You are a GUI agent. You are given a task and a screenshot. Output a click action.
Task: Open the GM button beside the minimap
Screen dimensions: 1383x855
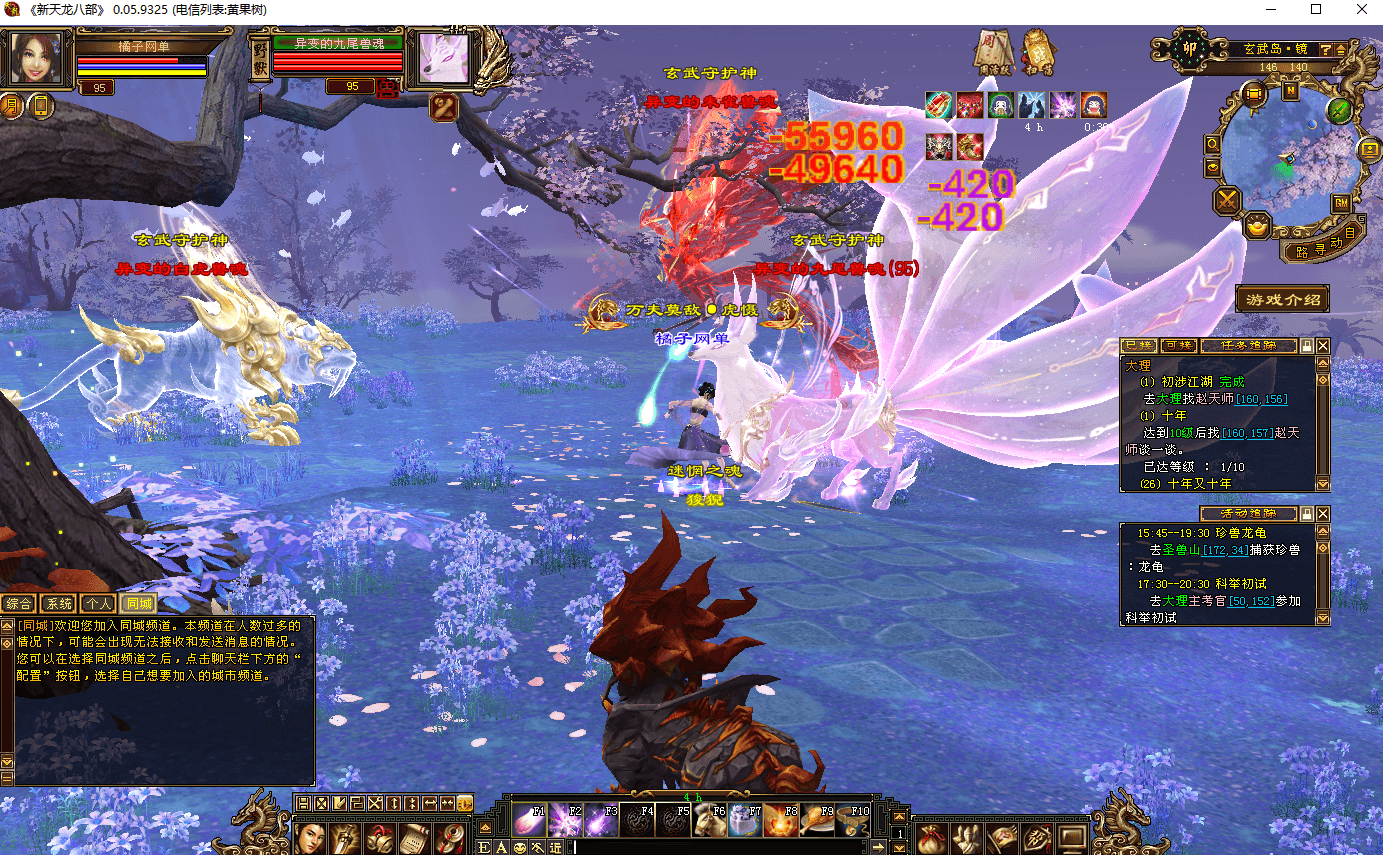(x=1340, y=204)
